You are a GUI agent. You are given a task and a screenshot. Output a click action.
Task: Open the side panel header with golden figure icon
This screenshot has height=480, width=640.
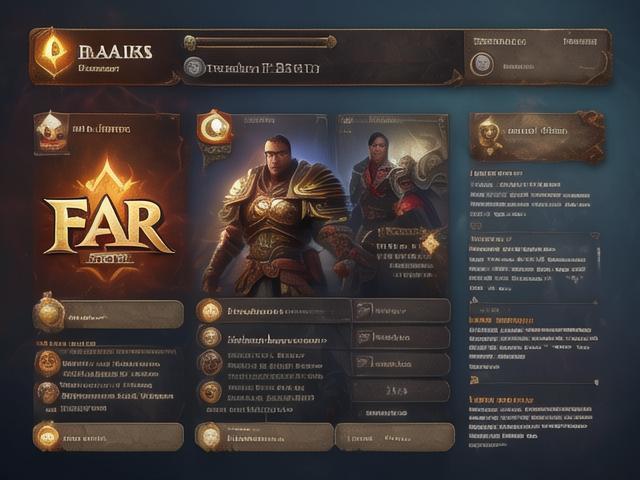pyautogui.click(x=536, y=135)
